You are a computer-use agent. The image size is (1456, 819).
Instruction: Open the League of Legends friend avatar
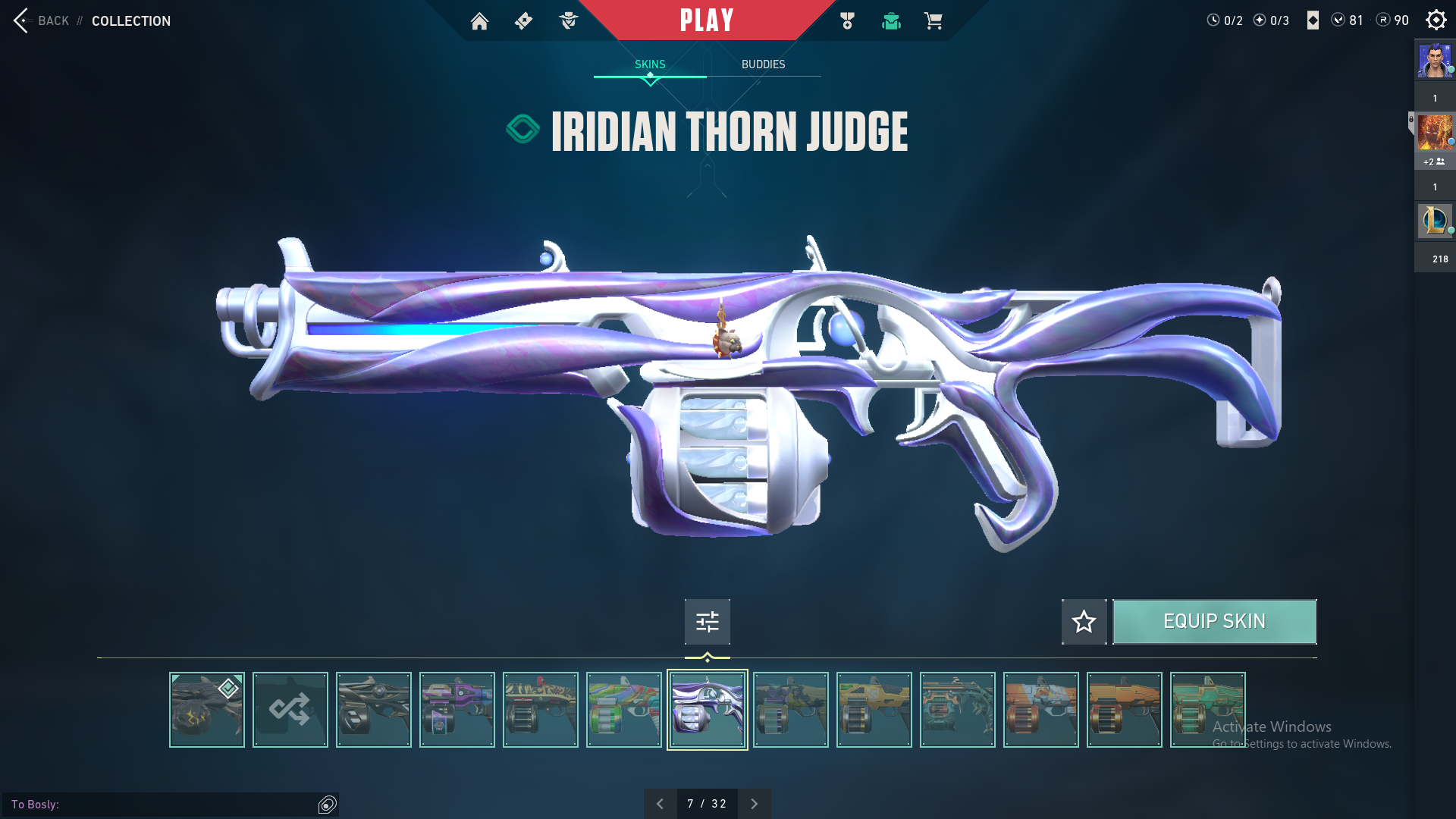point(1434,221)
